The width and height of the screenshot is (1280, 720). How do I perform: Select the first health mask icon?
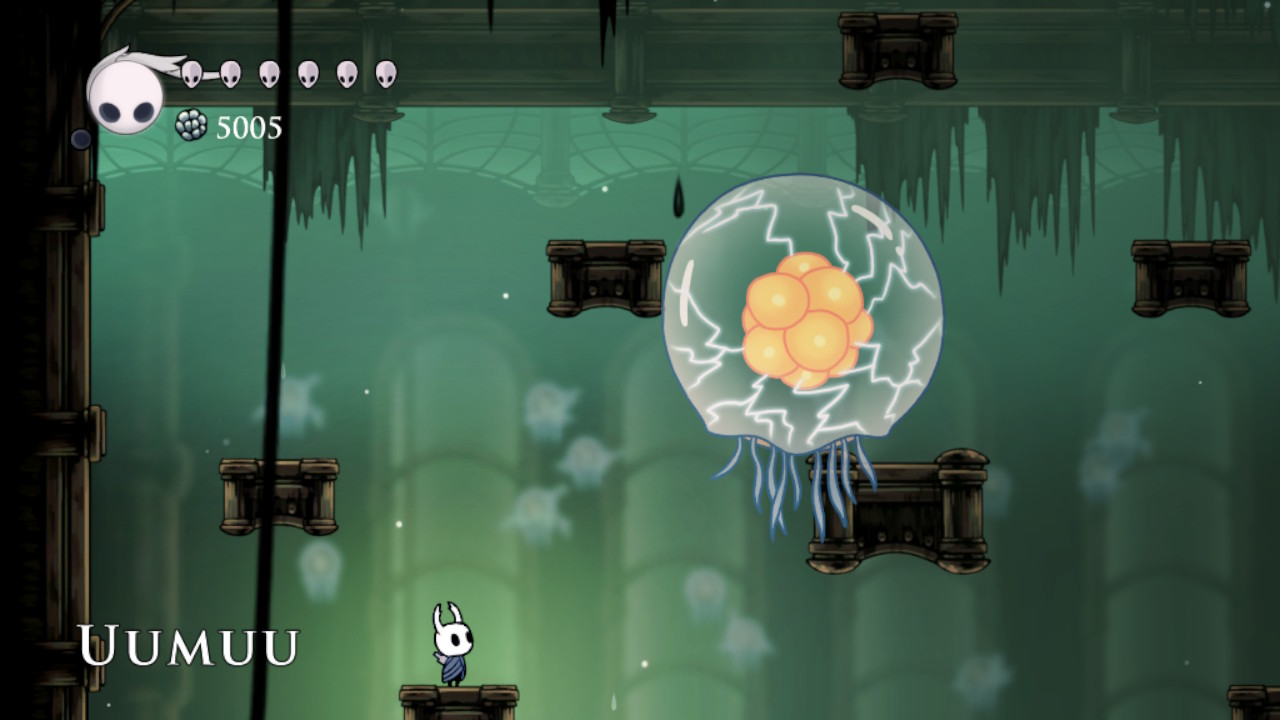[192, 74]
